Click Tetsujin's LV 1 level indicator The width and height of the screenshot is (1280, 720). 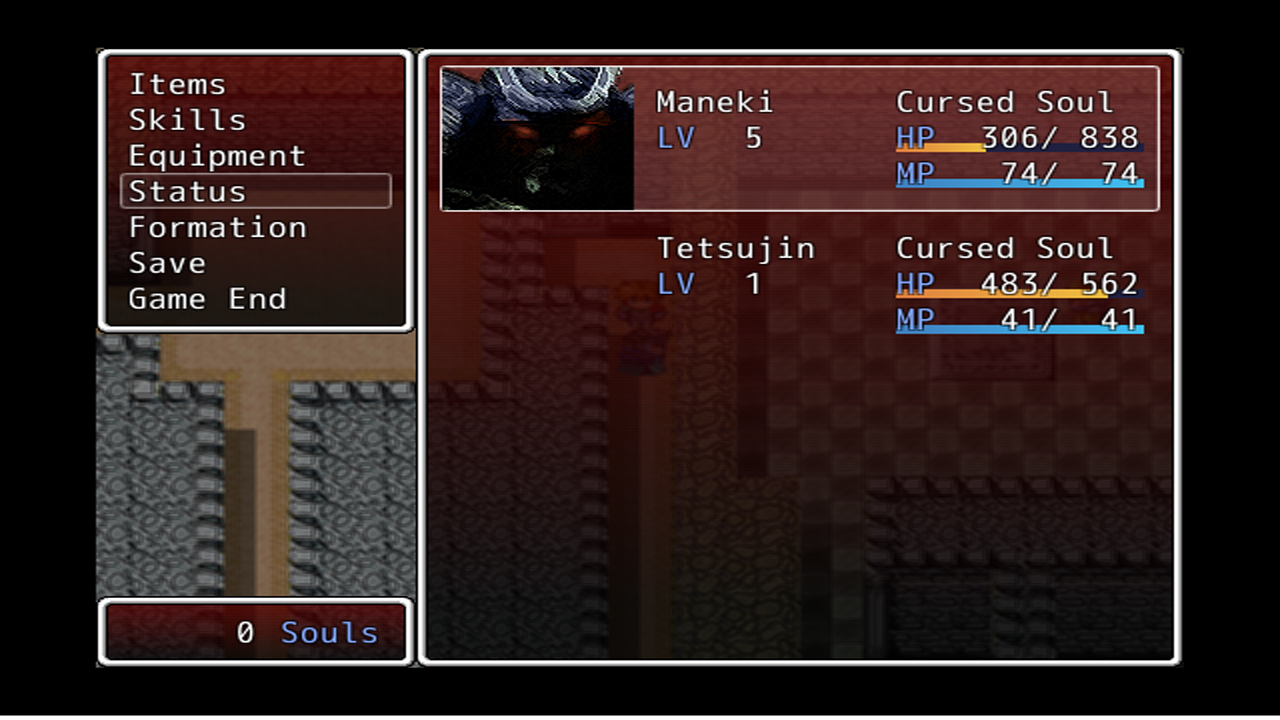[710, 284]
